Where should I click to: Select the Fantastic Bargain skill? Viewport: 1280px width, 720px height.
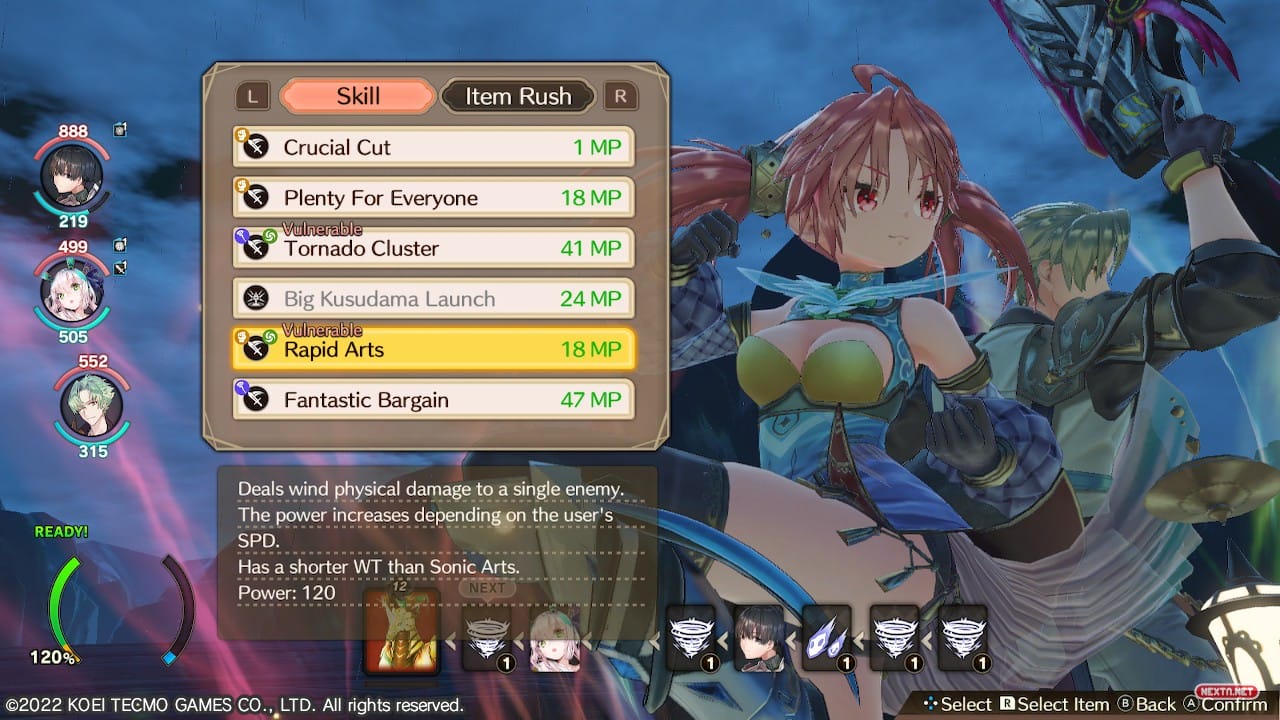click(x=433, y=400)
